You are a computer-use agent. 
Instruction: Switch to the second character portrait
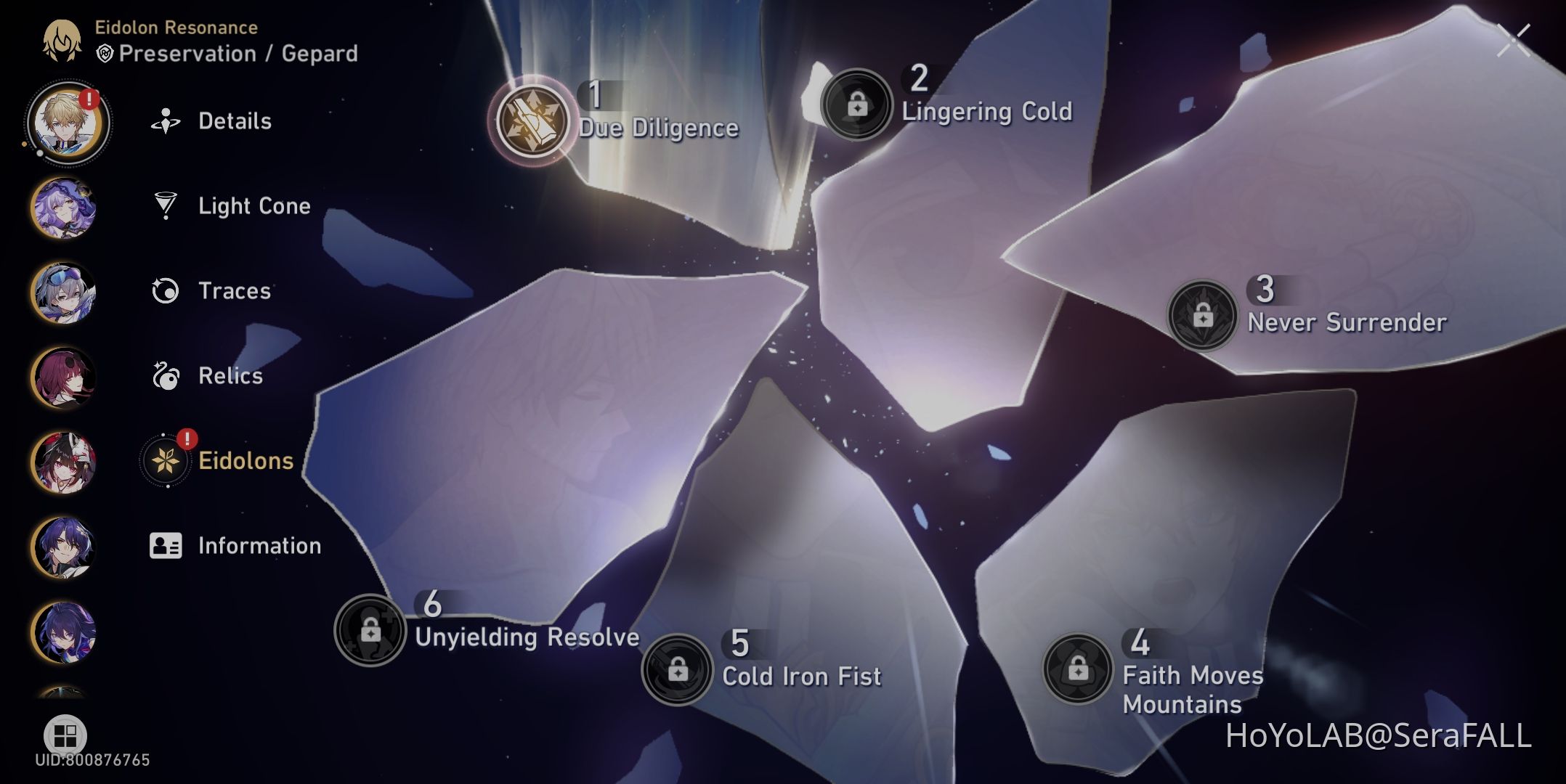64,207
